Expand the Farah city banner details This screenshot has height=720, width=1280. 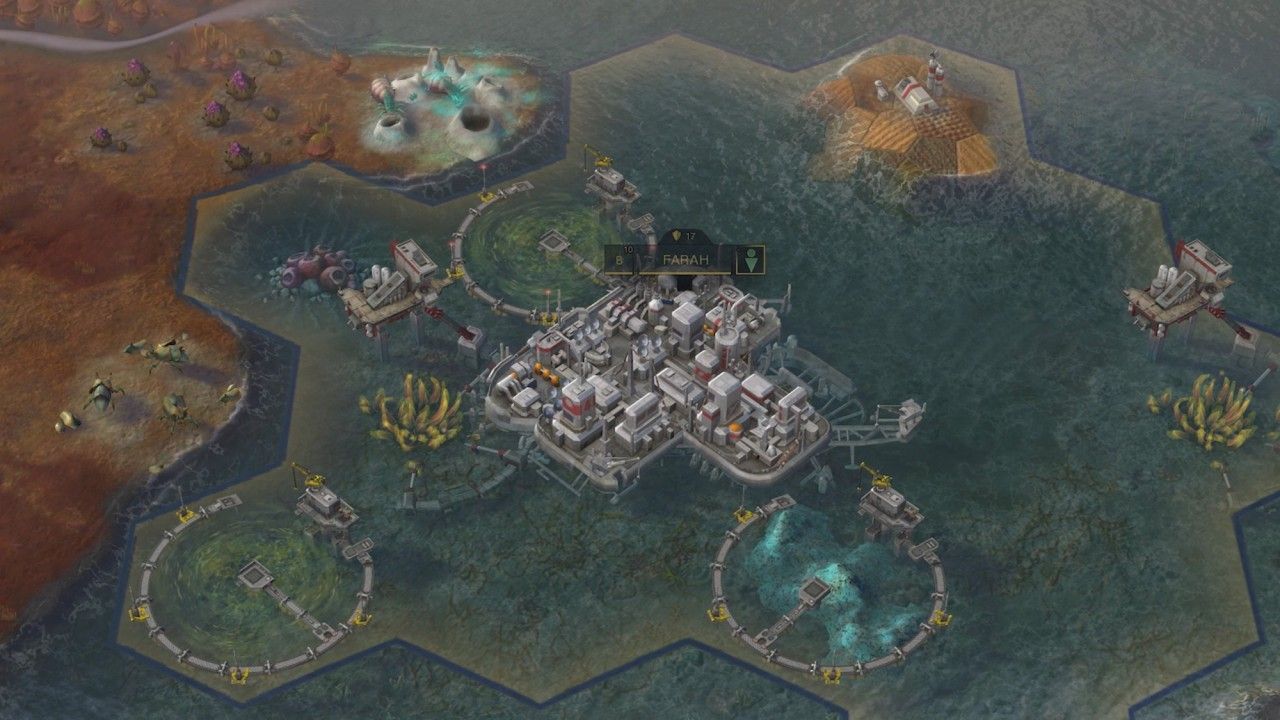click(x=685, y=258)
